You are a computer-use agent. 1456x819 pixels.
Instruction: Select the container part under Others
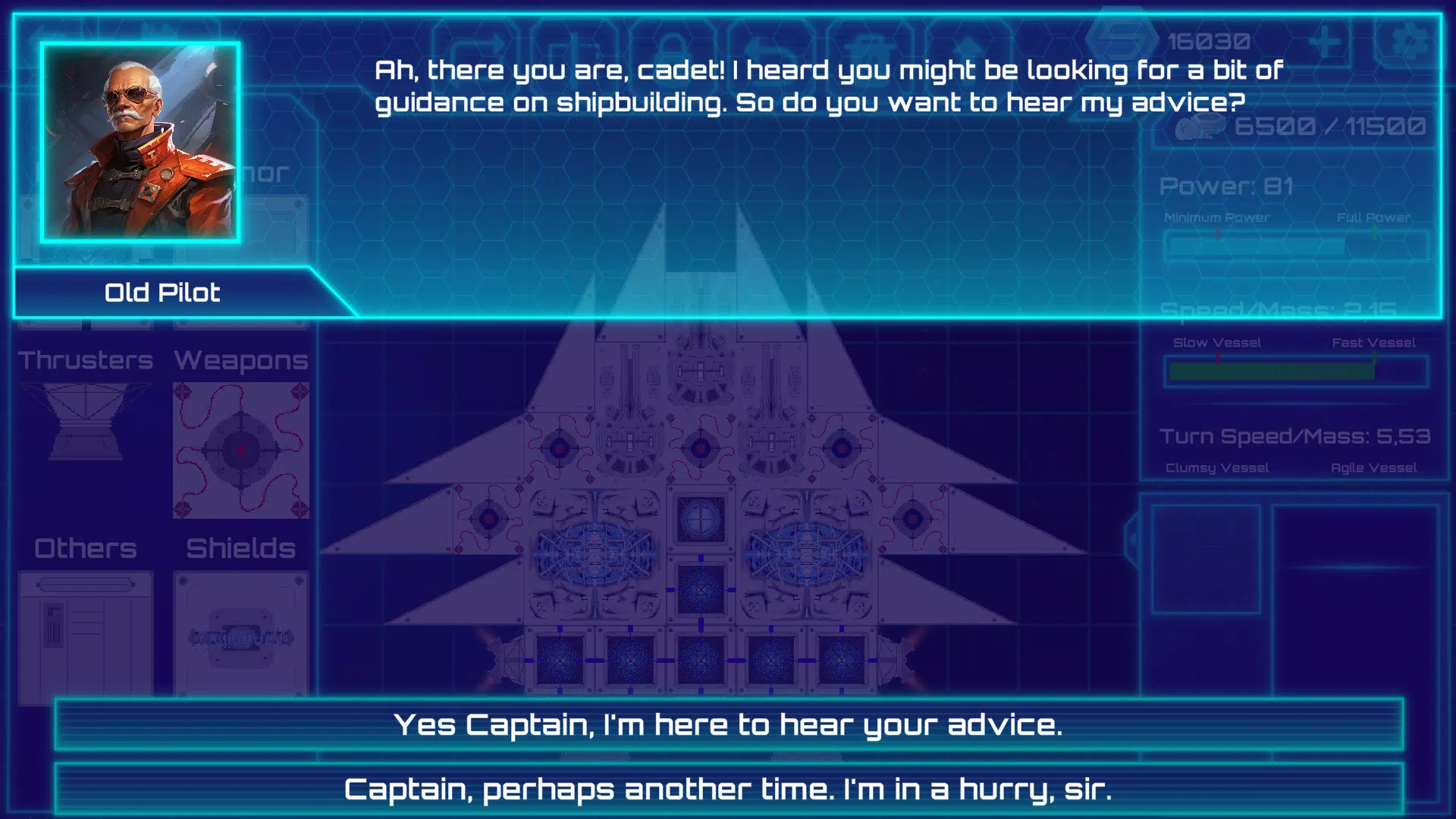[83, 629]
